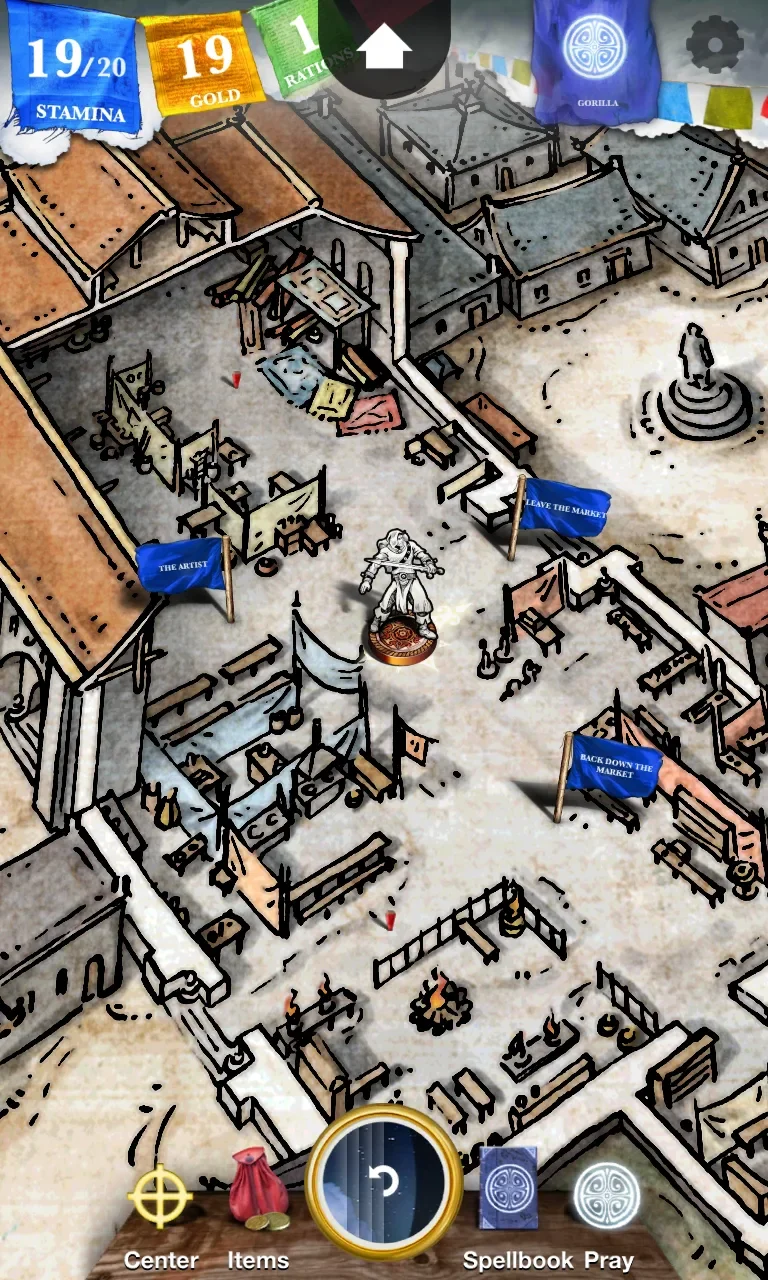Choose The Artist flag
Screen dimensions: 768x1280
click(181, 567)
